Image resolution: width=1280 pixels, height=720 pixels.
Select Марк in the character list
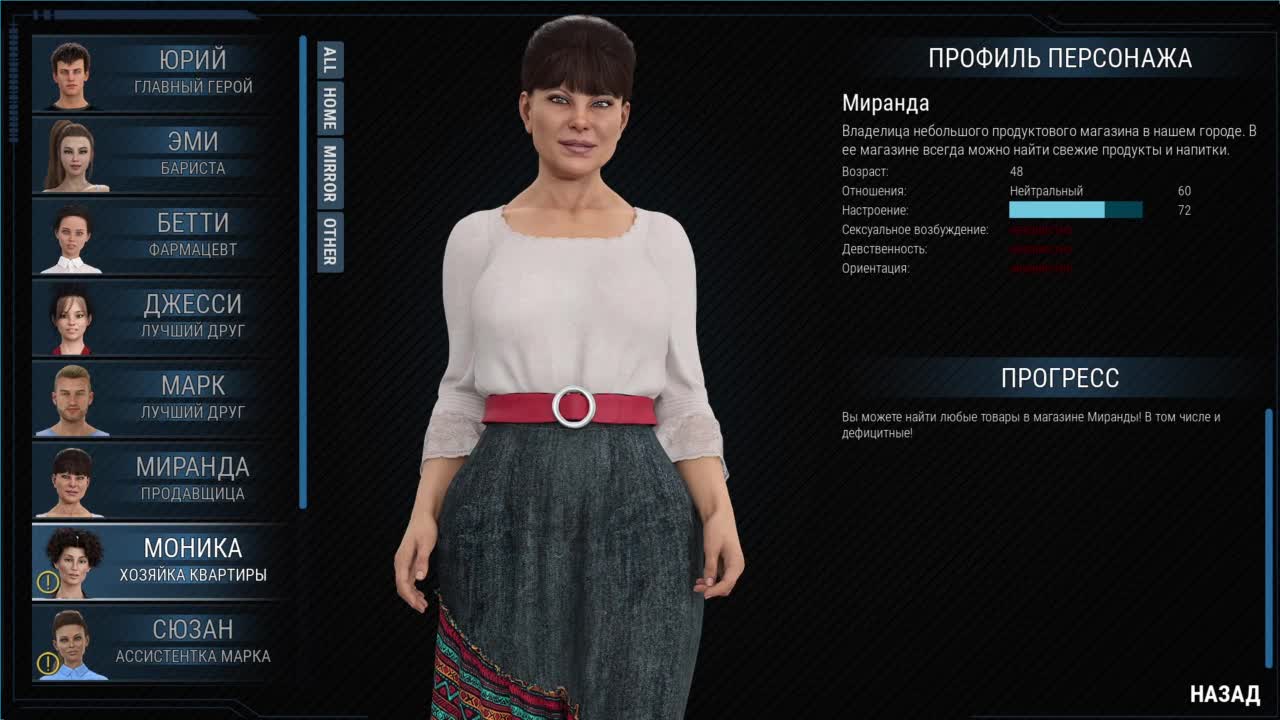pos(160,398)
